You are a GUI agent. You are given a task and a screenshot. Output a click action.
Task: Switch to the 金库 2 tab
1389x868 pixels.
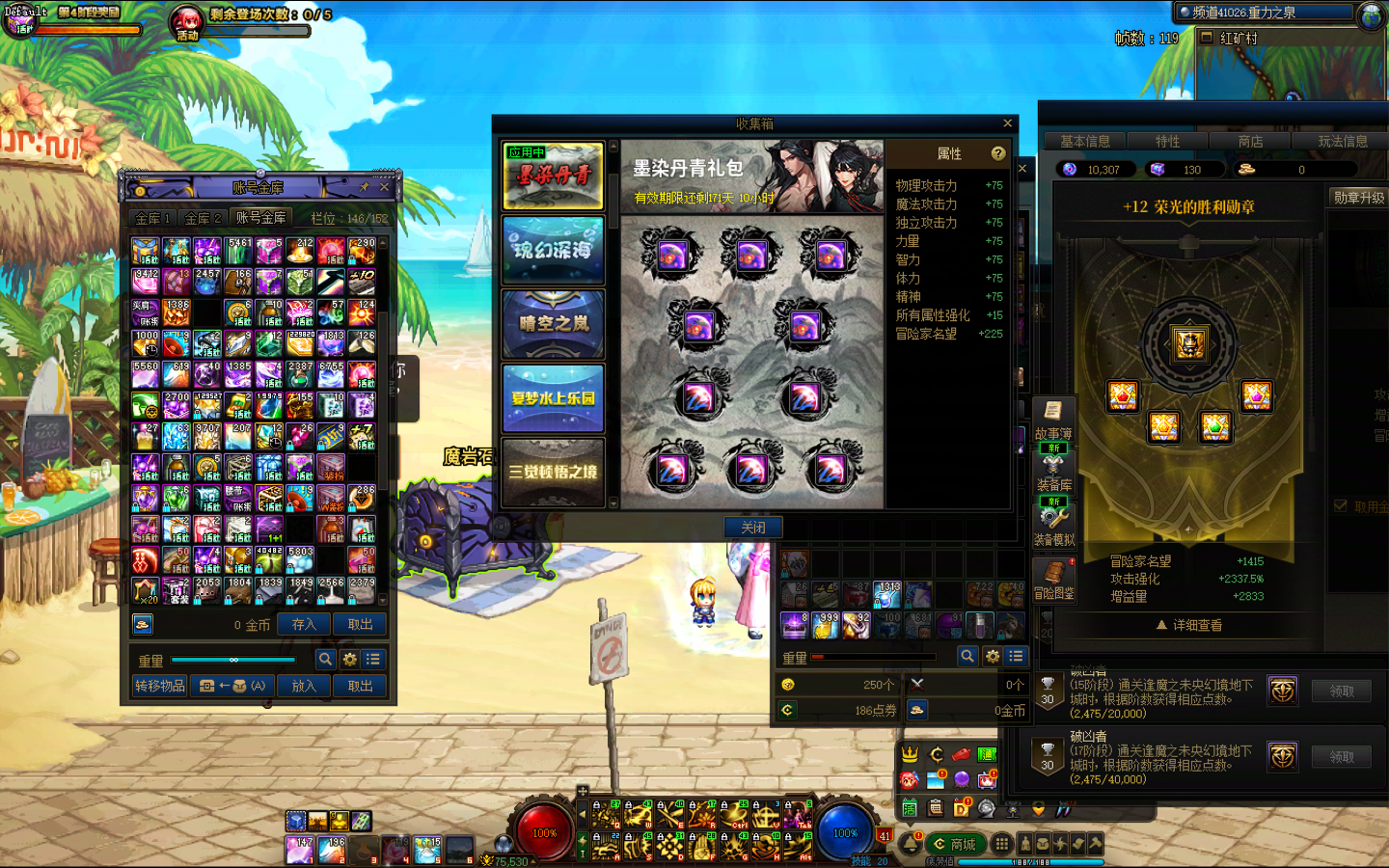click(x=203, y=218)
